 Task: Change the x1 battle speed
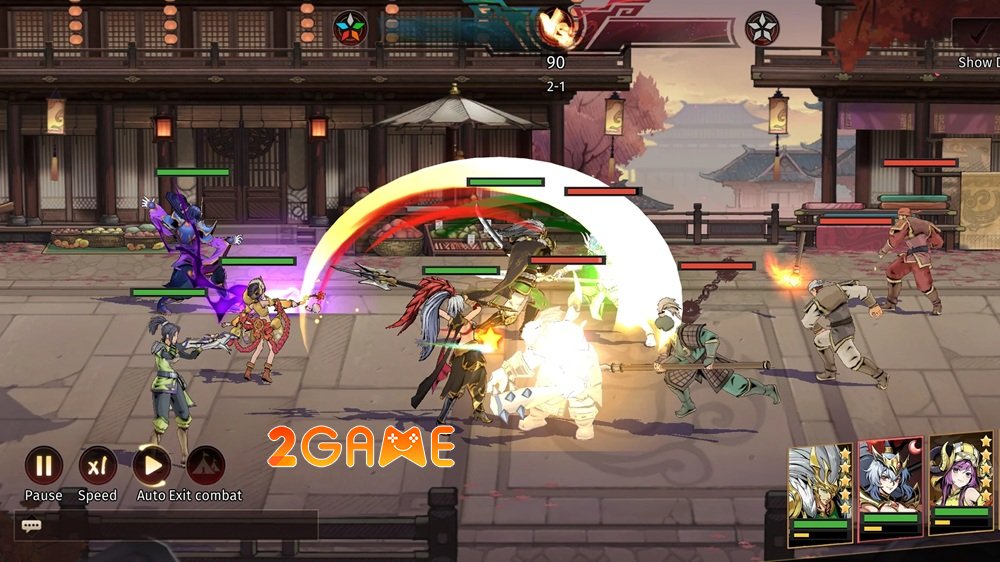point(97,465)
